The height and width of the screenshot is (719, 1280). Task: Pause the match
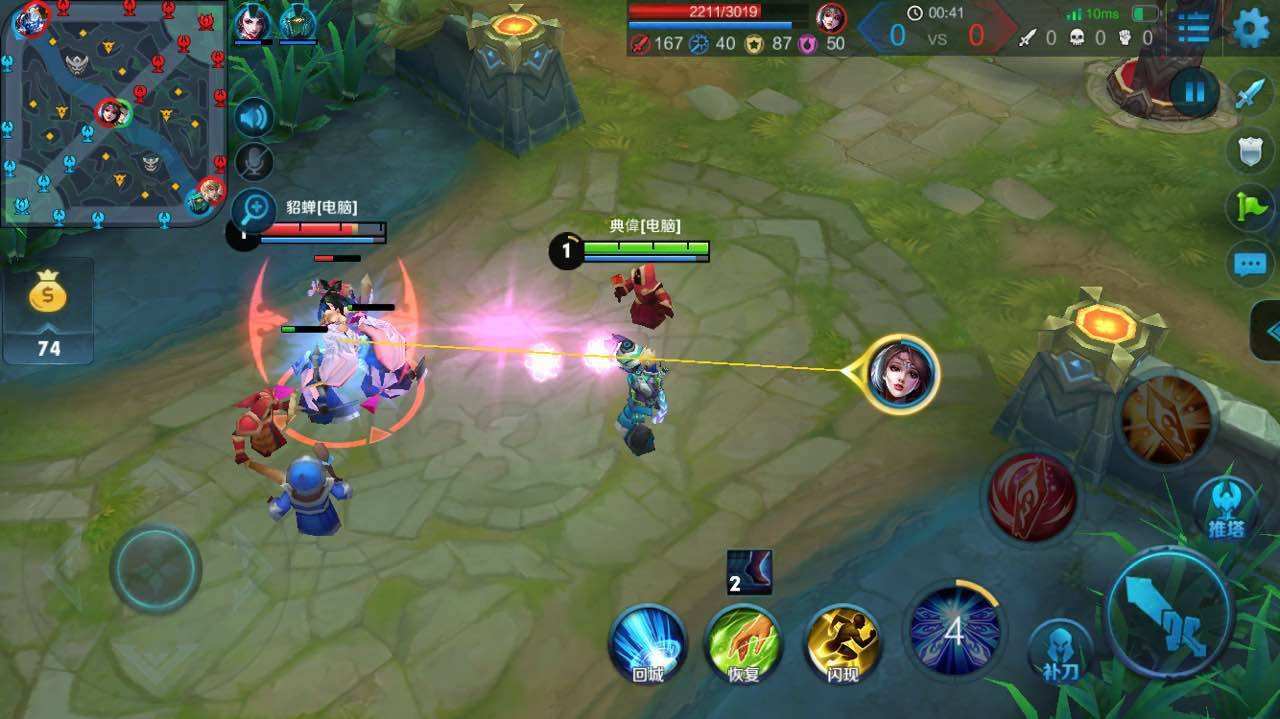[1194, 93]
